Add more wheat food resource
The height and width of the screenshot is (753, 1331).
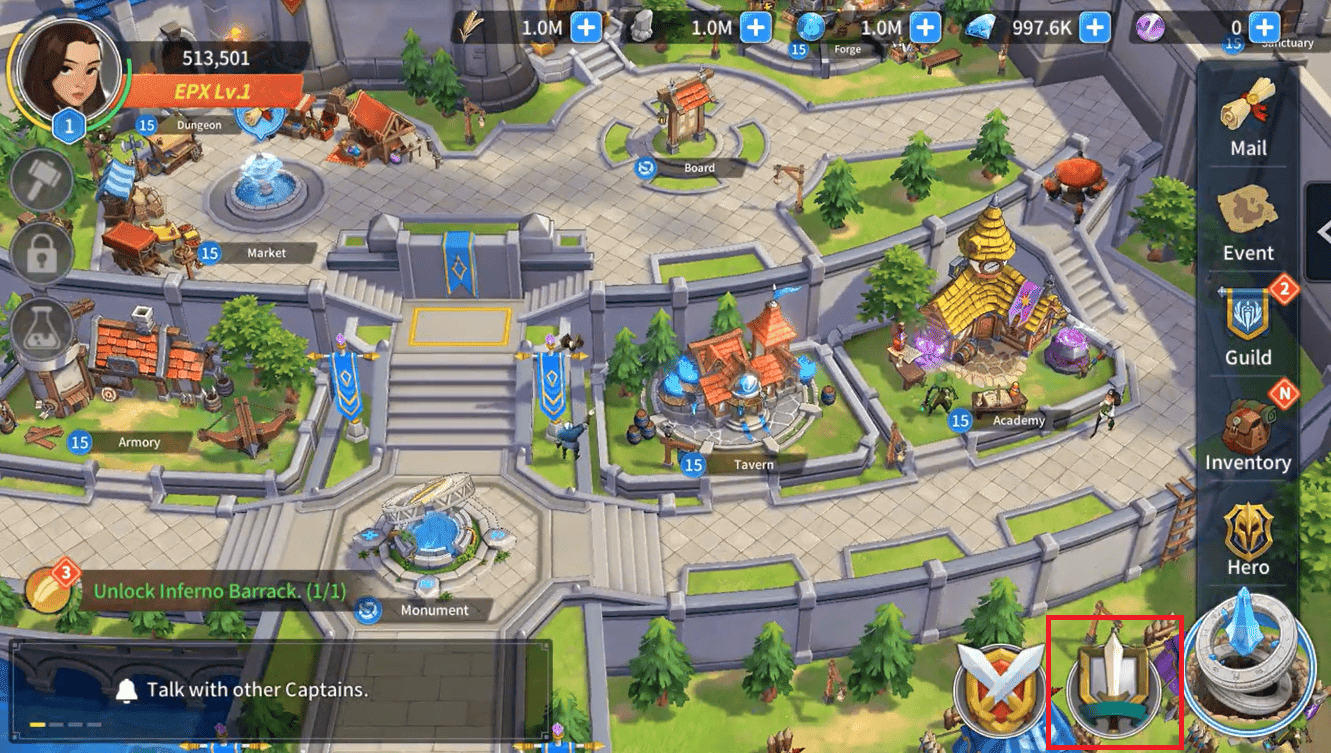coord(586,28)
